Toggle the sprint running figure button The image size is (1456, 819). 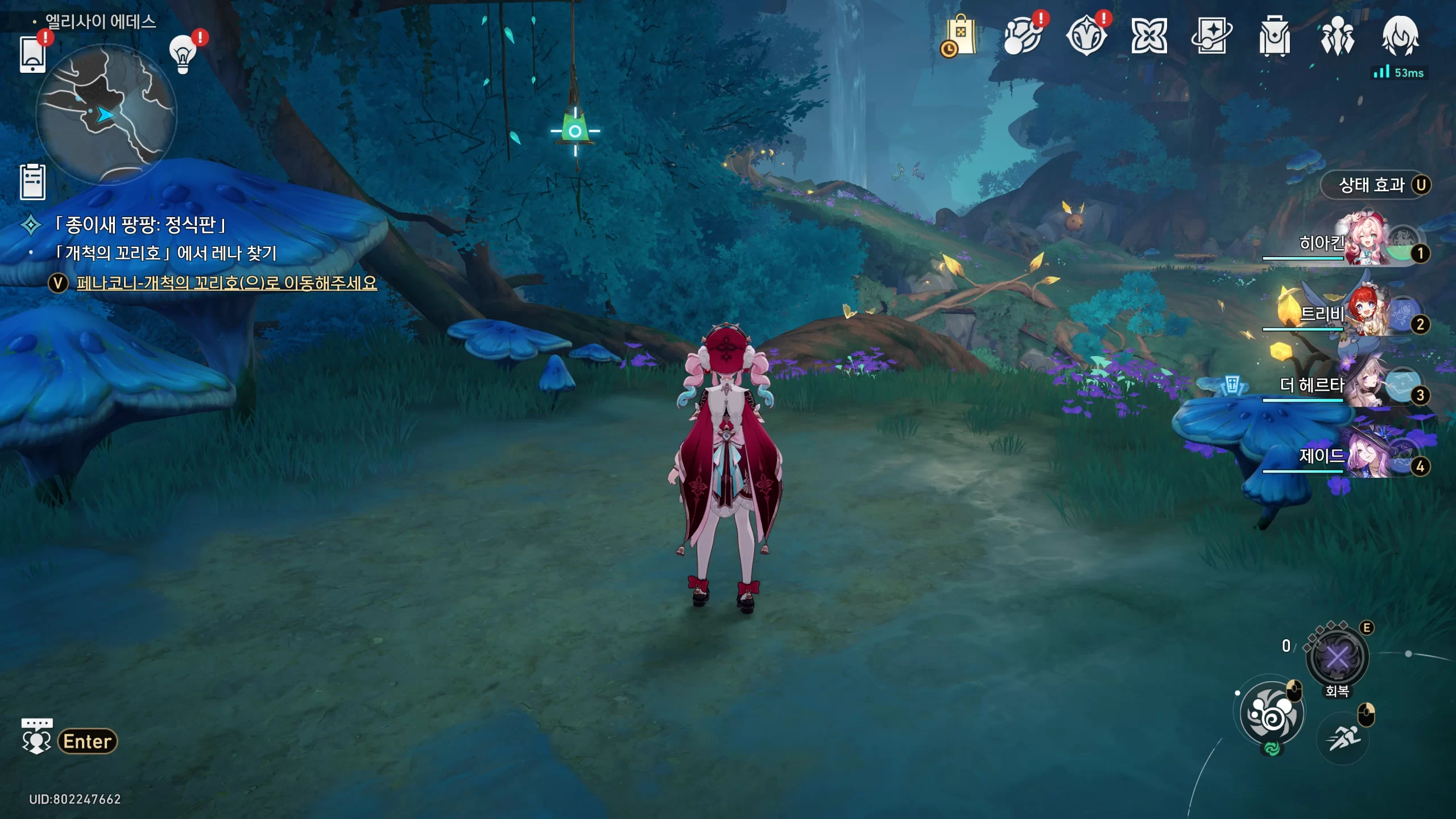pyautogui.click(x=1343, y=738)
